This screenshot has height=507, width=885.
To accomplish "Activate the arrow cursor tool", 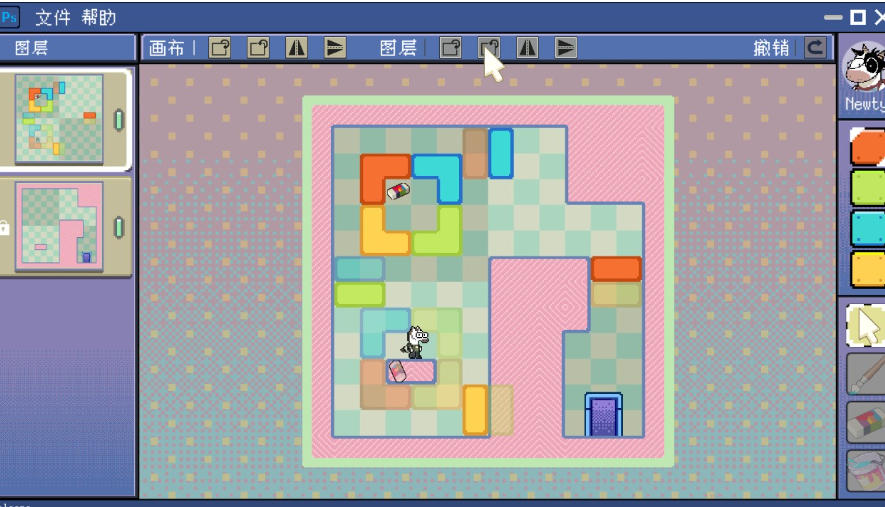I will [866, 325].
